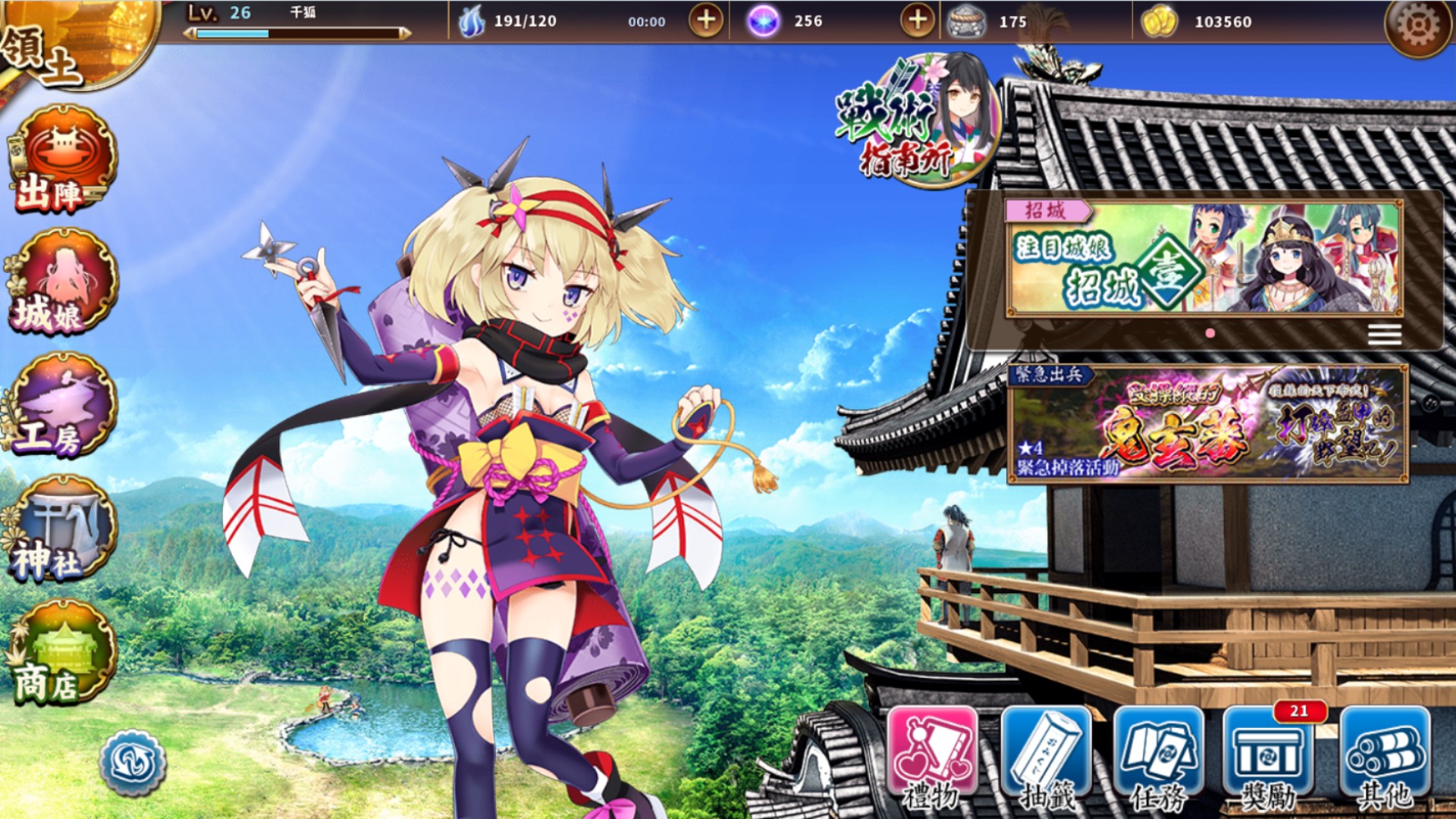
Task: Buy purple gems with the plus button
Action: click(x=917, y=21)
